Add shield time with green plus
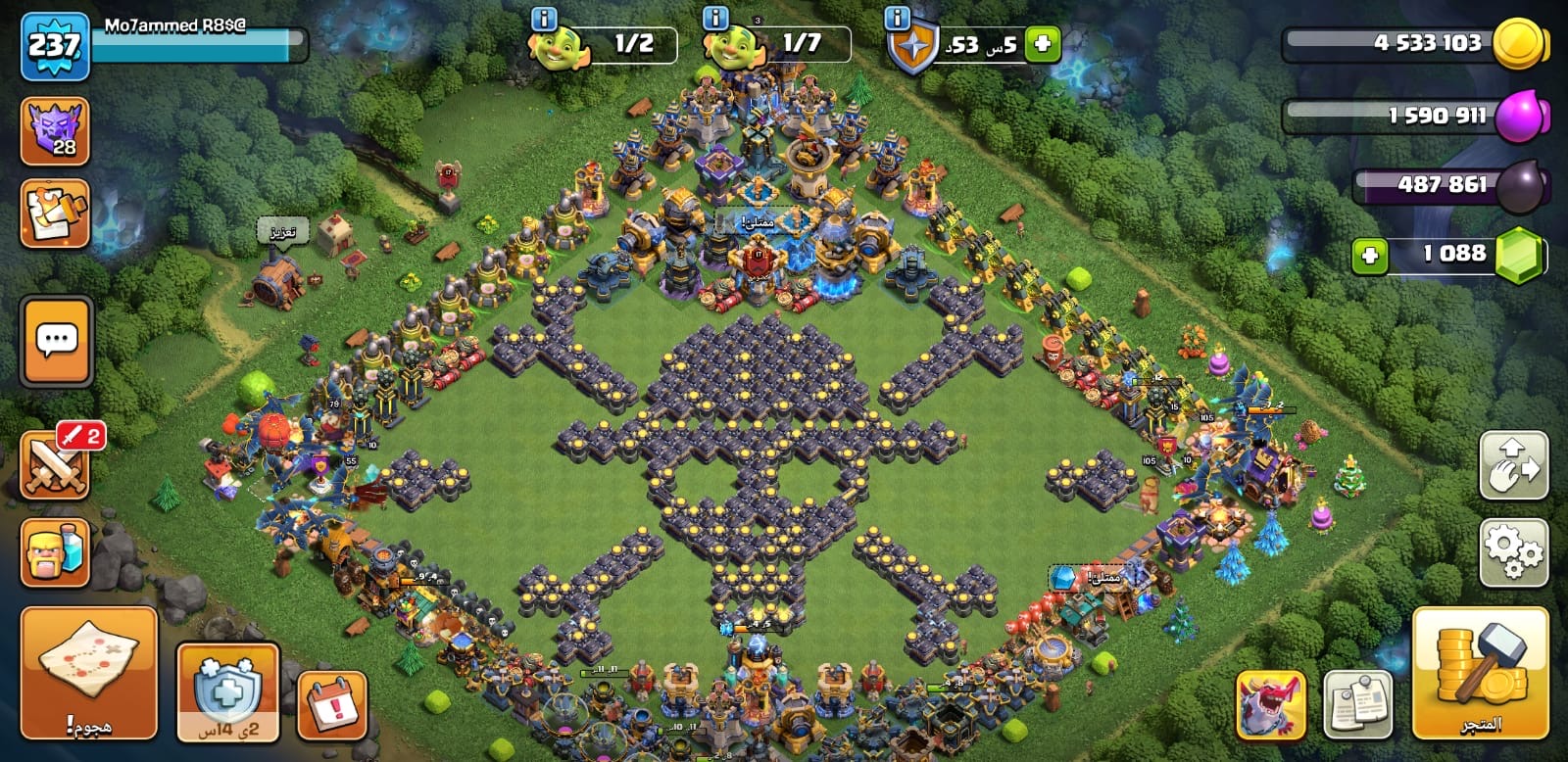1568x762 pixels. (1042, 44)
